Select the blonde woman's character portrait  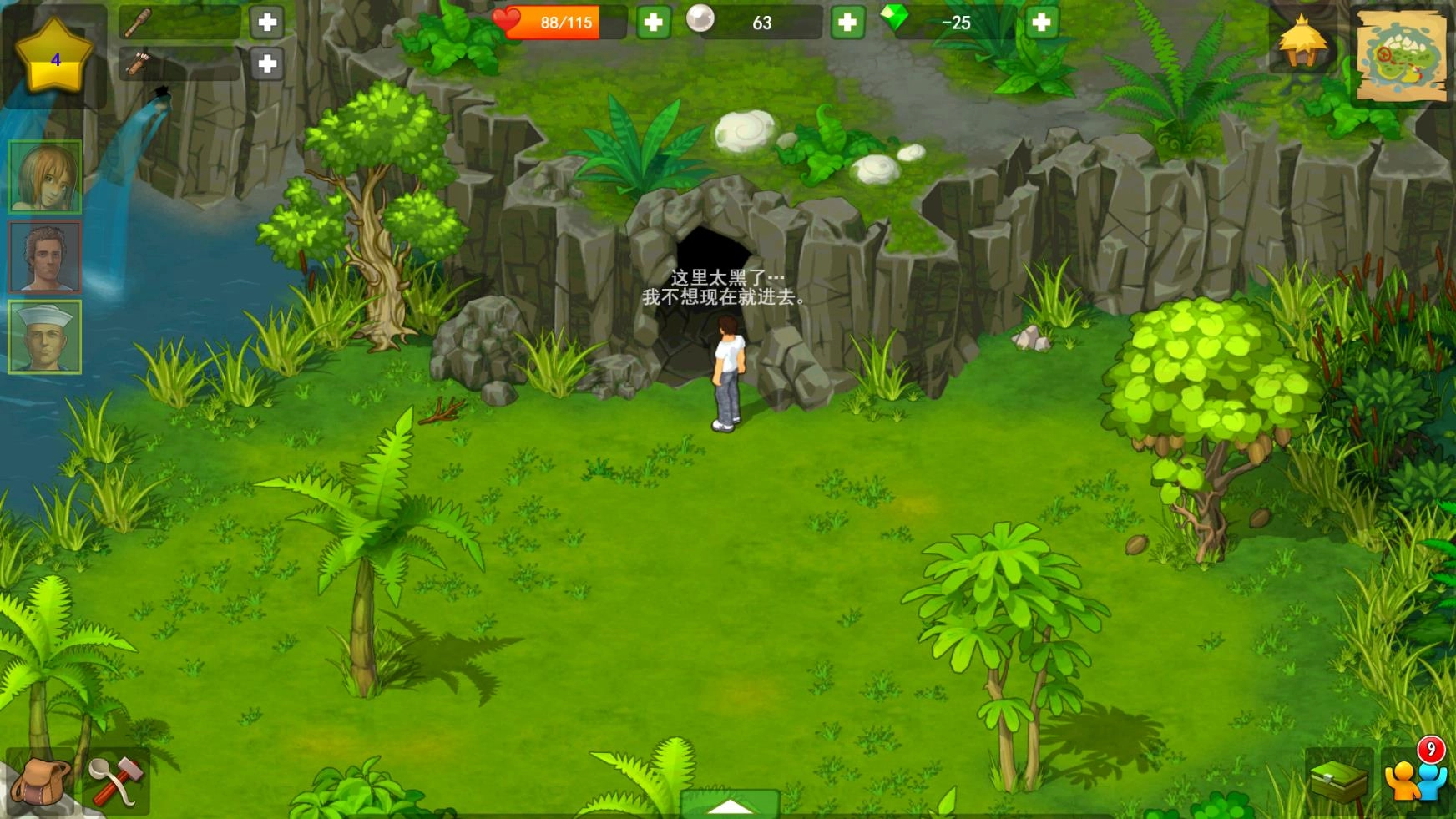tap(46, 175)
